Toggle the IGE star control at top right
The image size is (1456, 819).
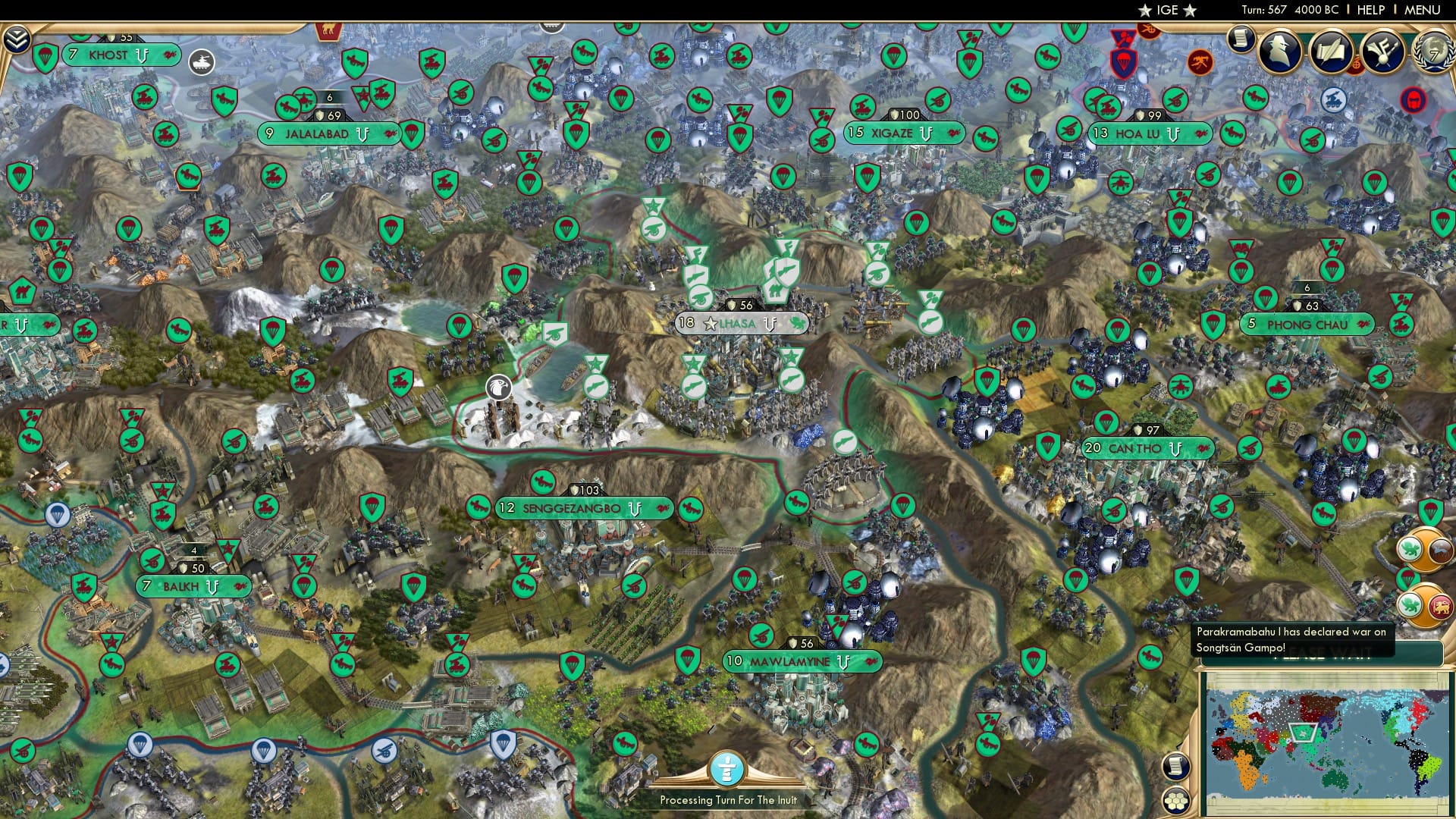1166,11
